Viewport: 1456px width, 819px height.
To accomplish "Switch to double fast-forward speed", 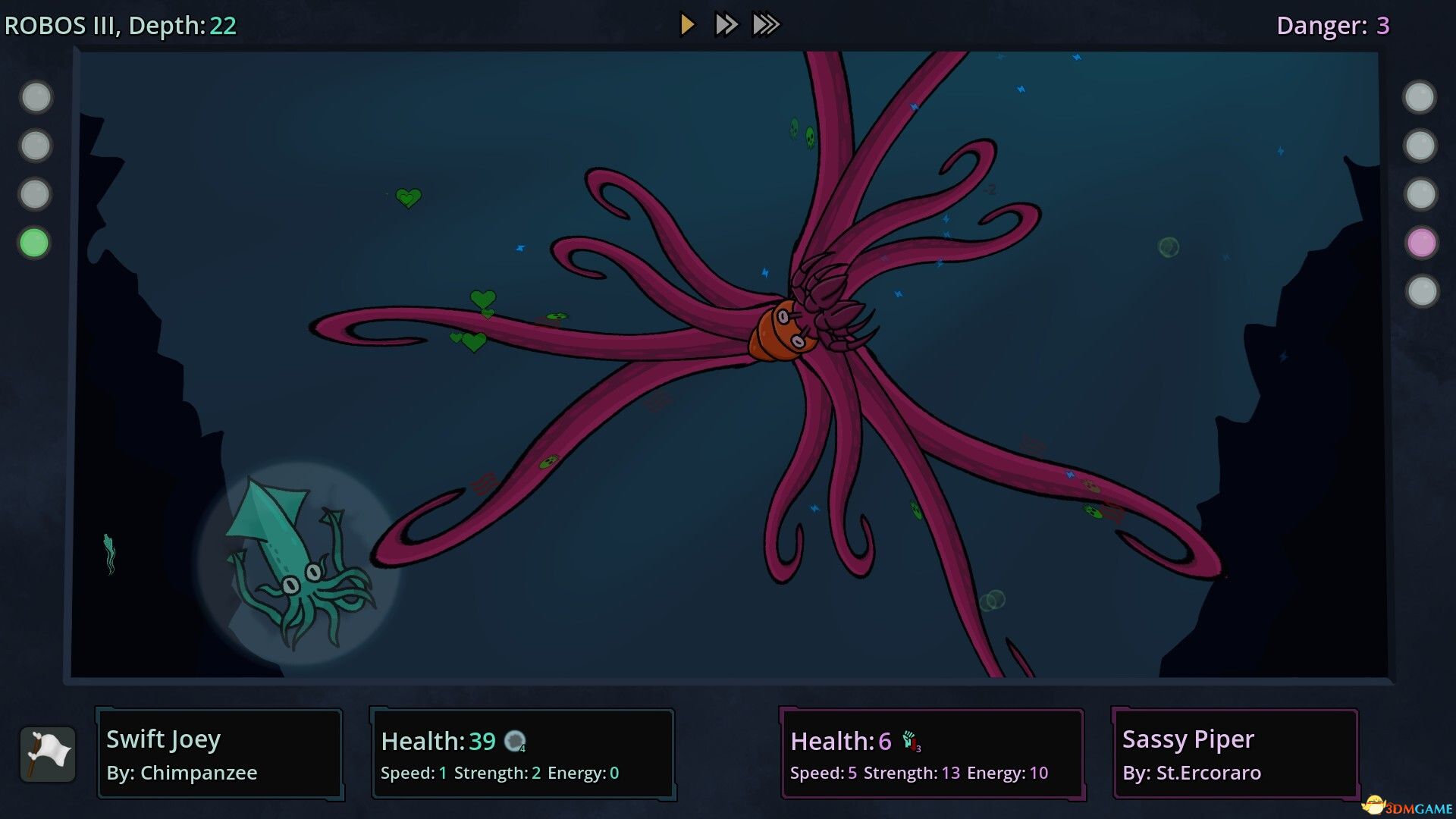I will point(726,25).
